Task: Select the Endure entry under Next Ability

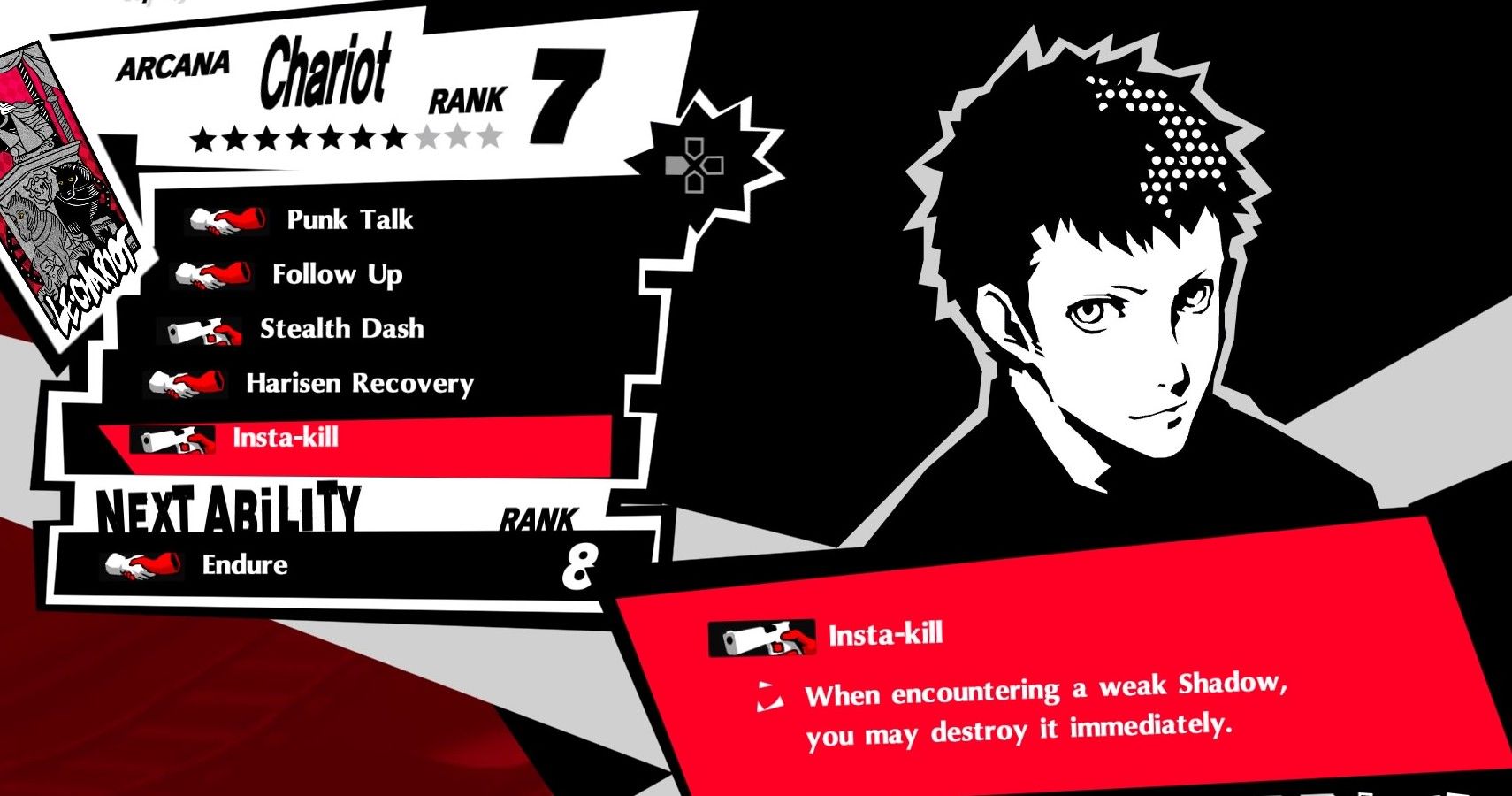Action: pyautogui.click(x=248, y=564)
